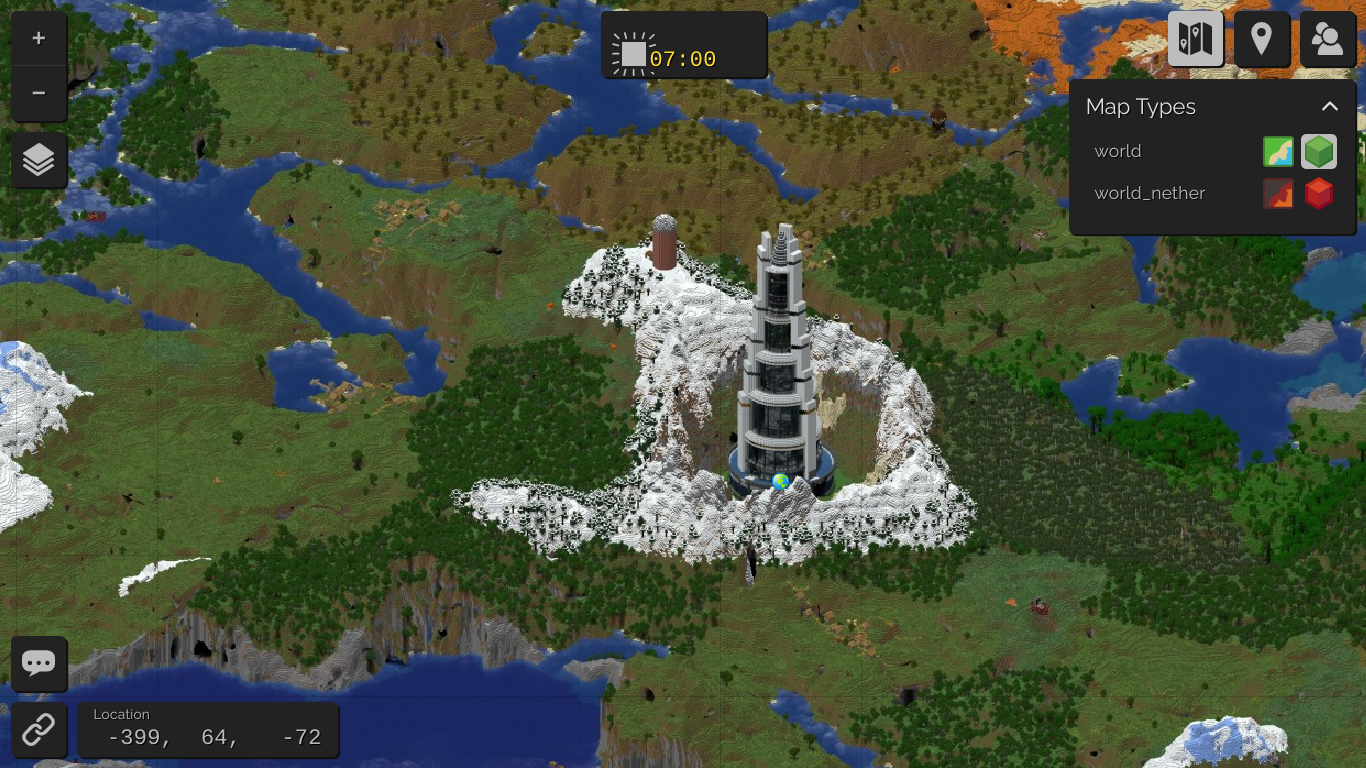1366x768 pixels.
Task: Select the flat map for world_nether
Action: [x=1278, y=193]
